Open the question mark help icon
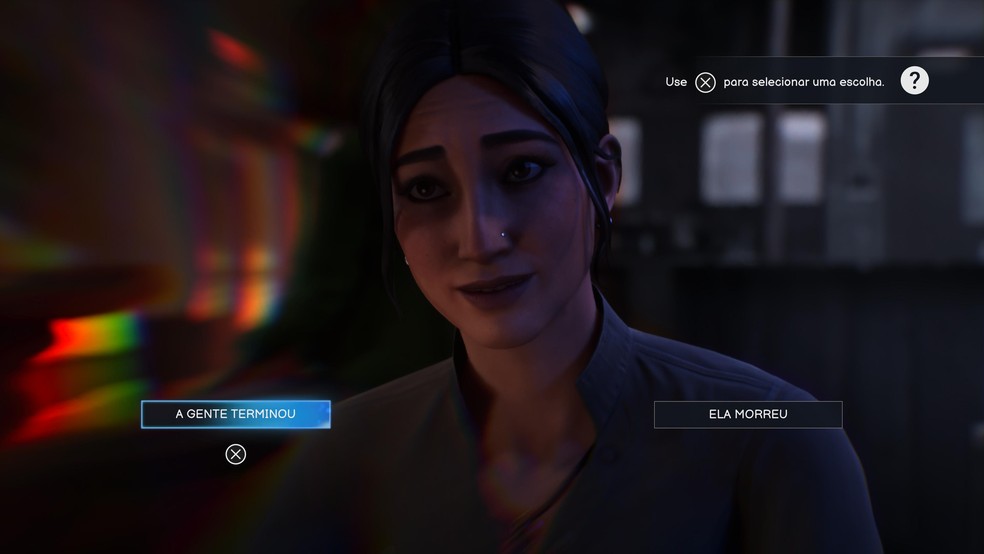This screenshot has width=984, height=554. click(x=914, y=81)
